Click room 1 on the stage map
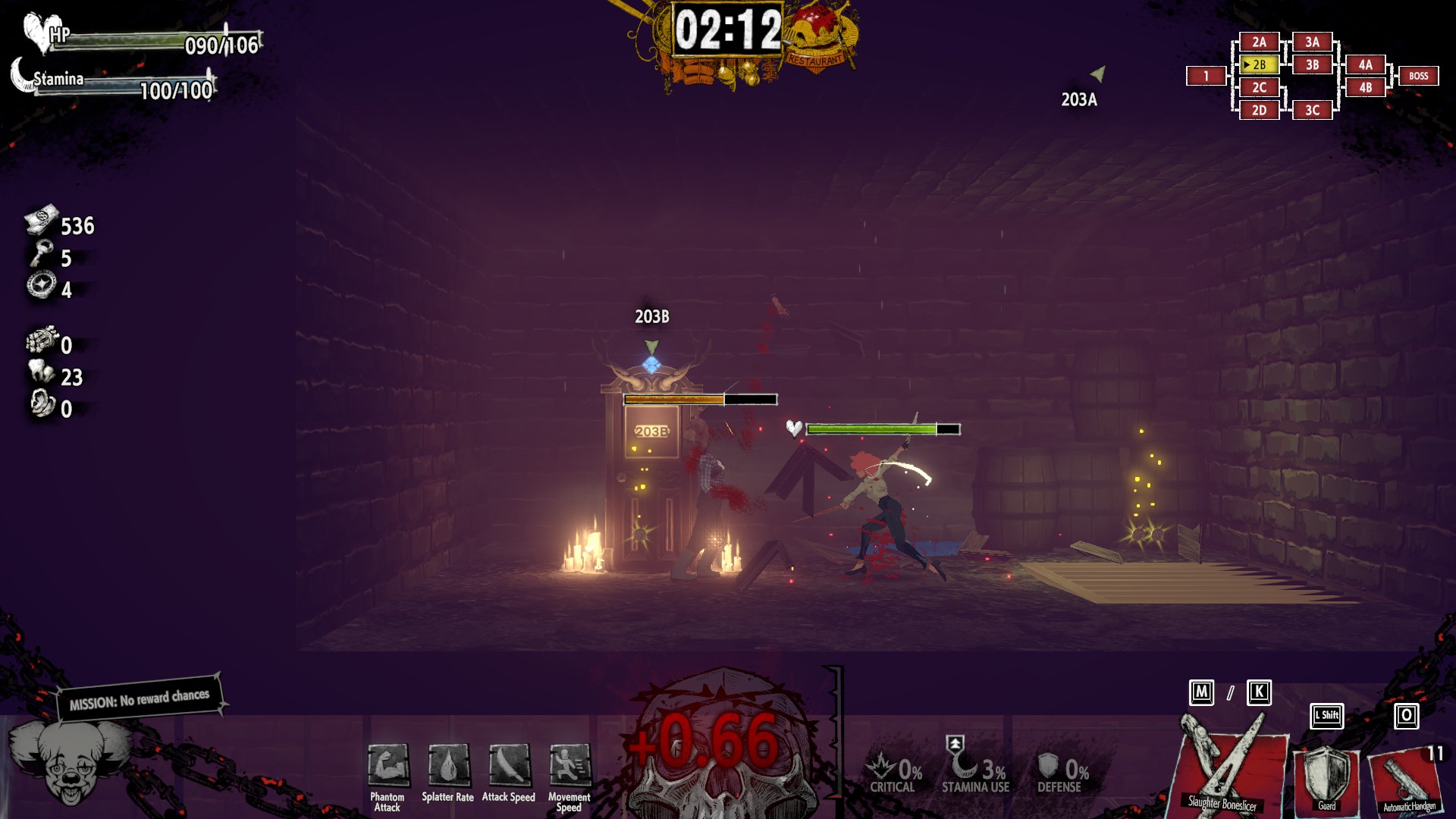The width and height of the screenshot is (1456, 819). pos(1206,76)
